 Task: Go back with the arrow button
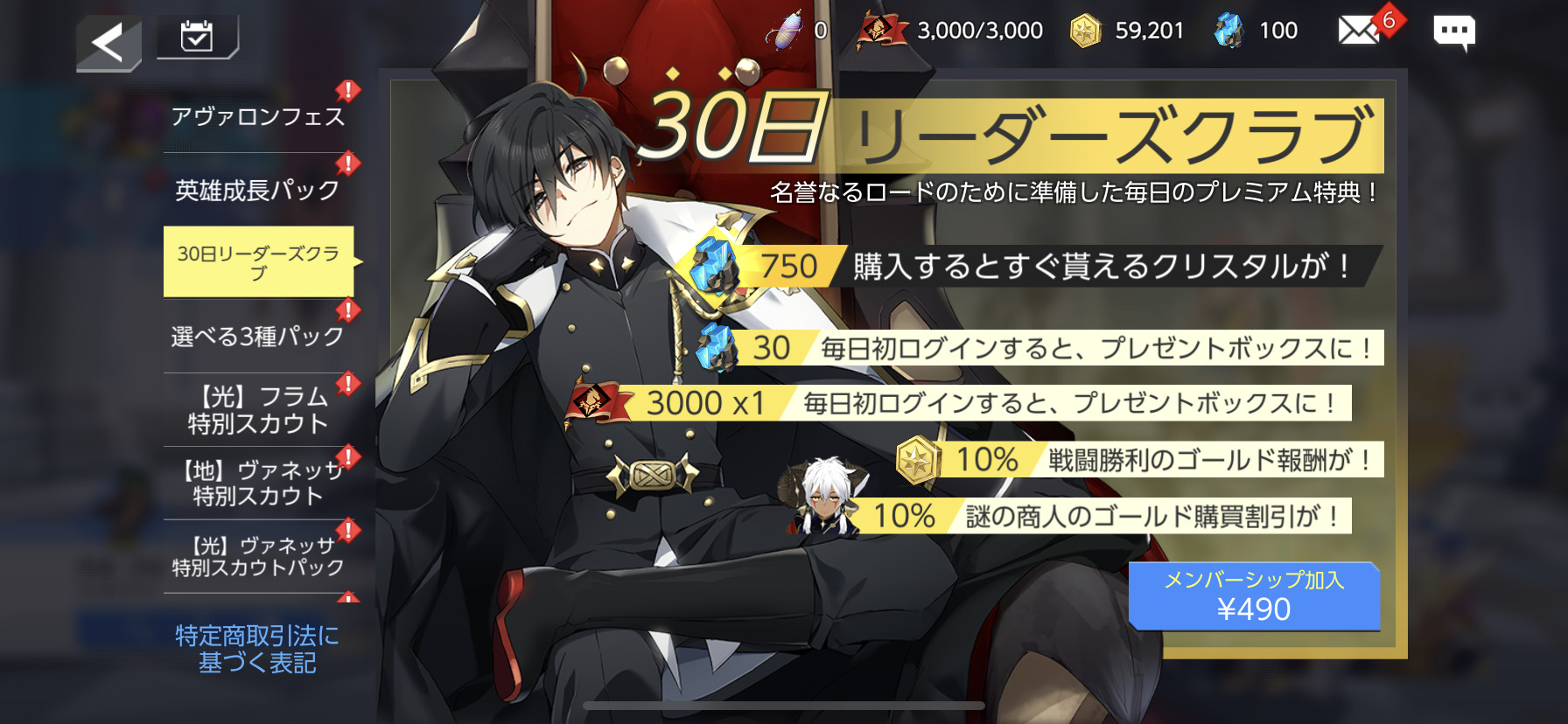tap(108, 42)
